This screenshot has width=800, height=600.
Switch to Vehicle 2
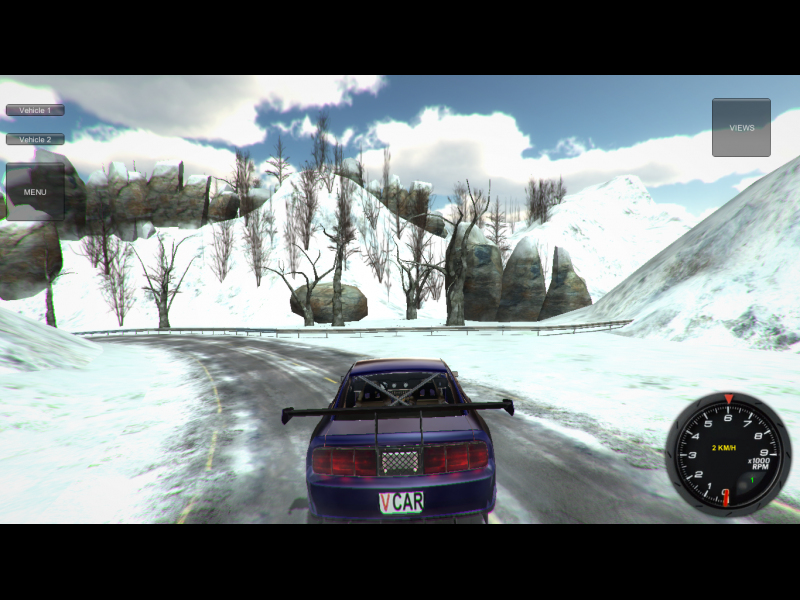tap(35, 139)
